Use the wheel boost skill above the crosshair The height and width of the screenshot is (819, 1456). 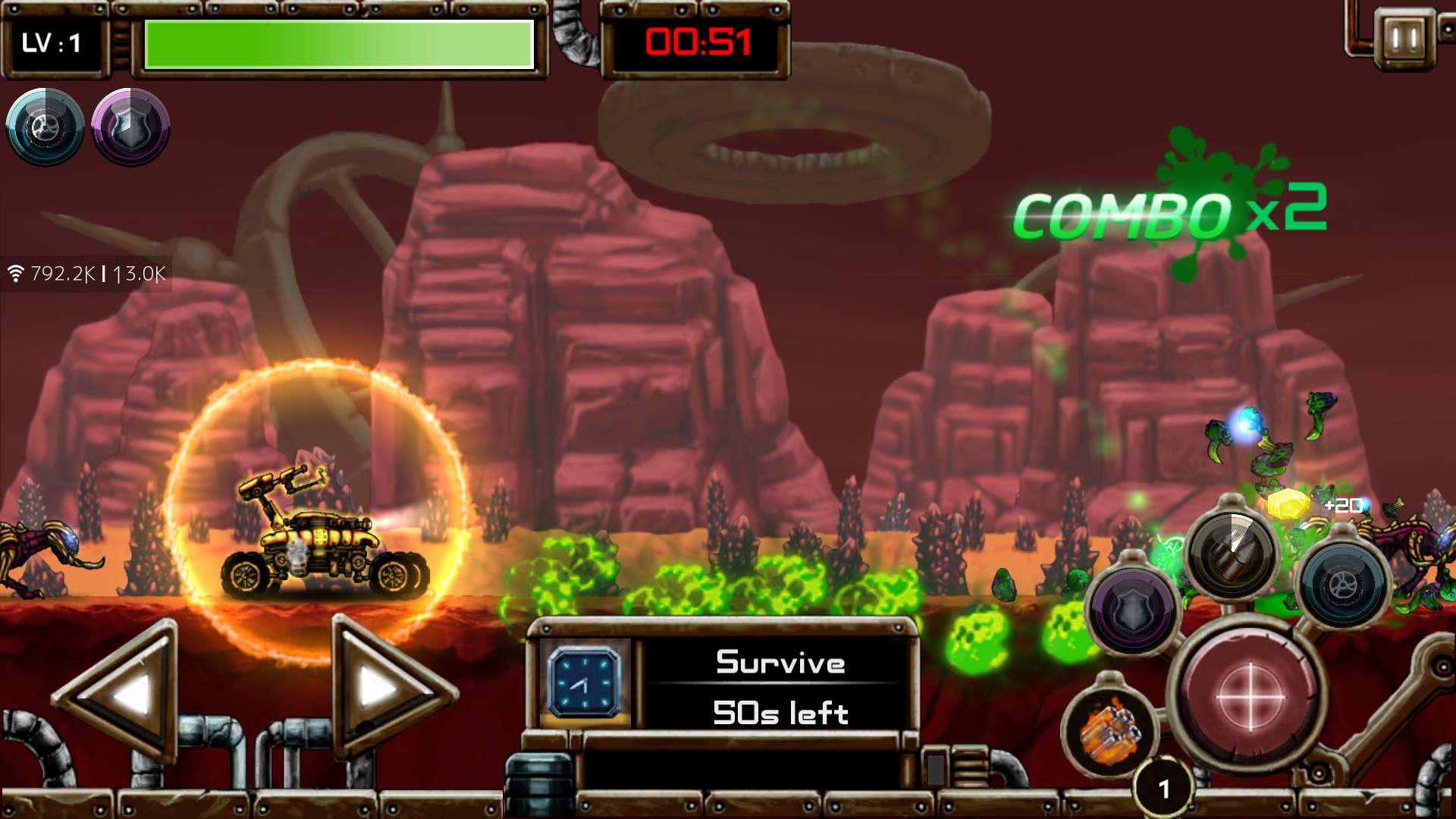click(1342, 585)
